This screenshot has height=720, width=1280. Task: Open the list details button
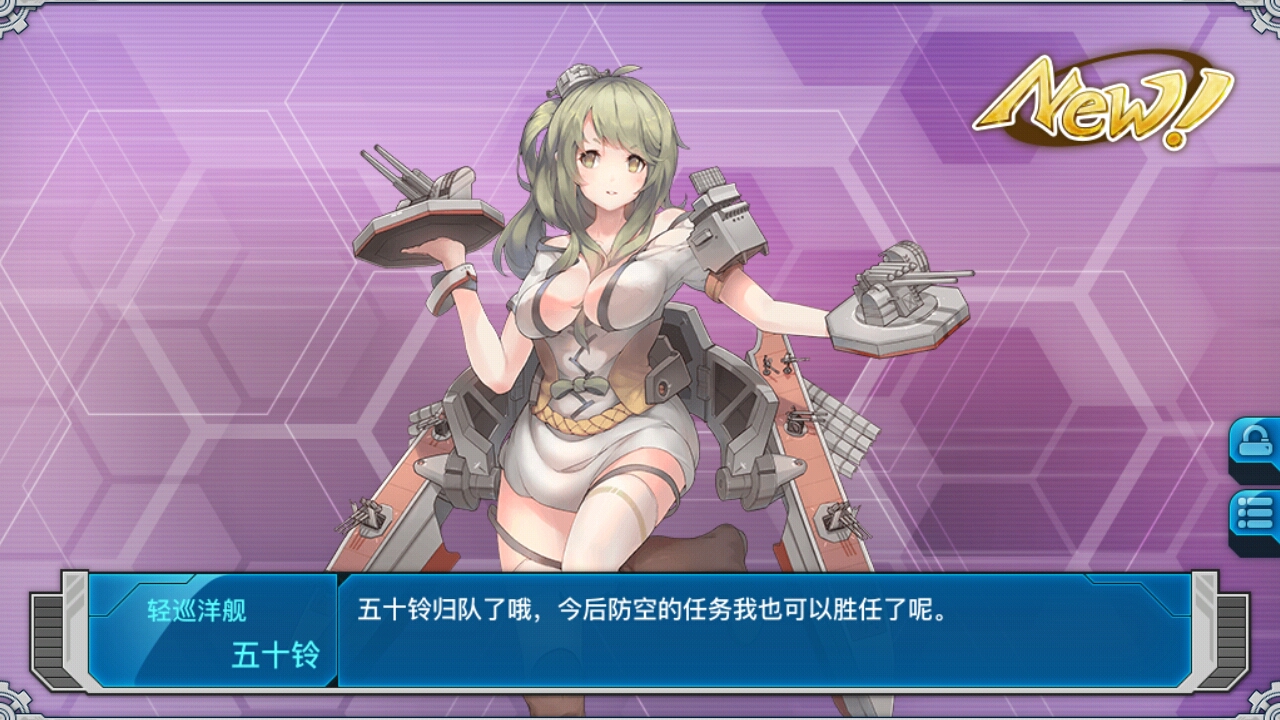point(1256,517)
